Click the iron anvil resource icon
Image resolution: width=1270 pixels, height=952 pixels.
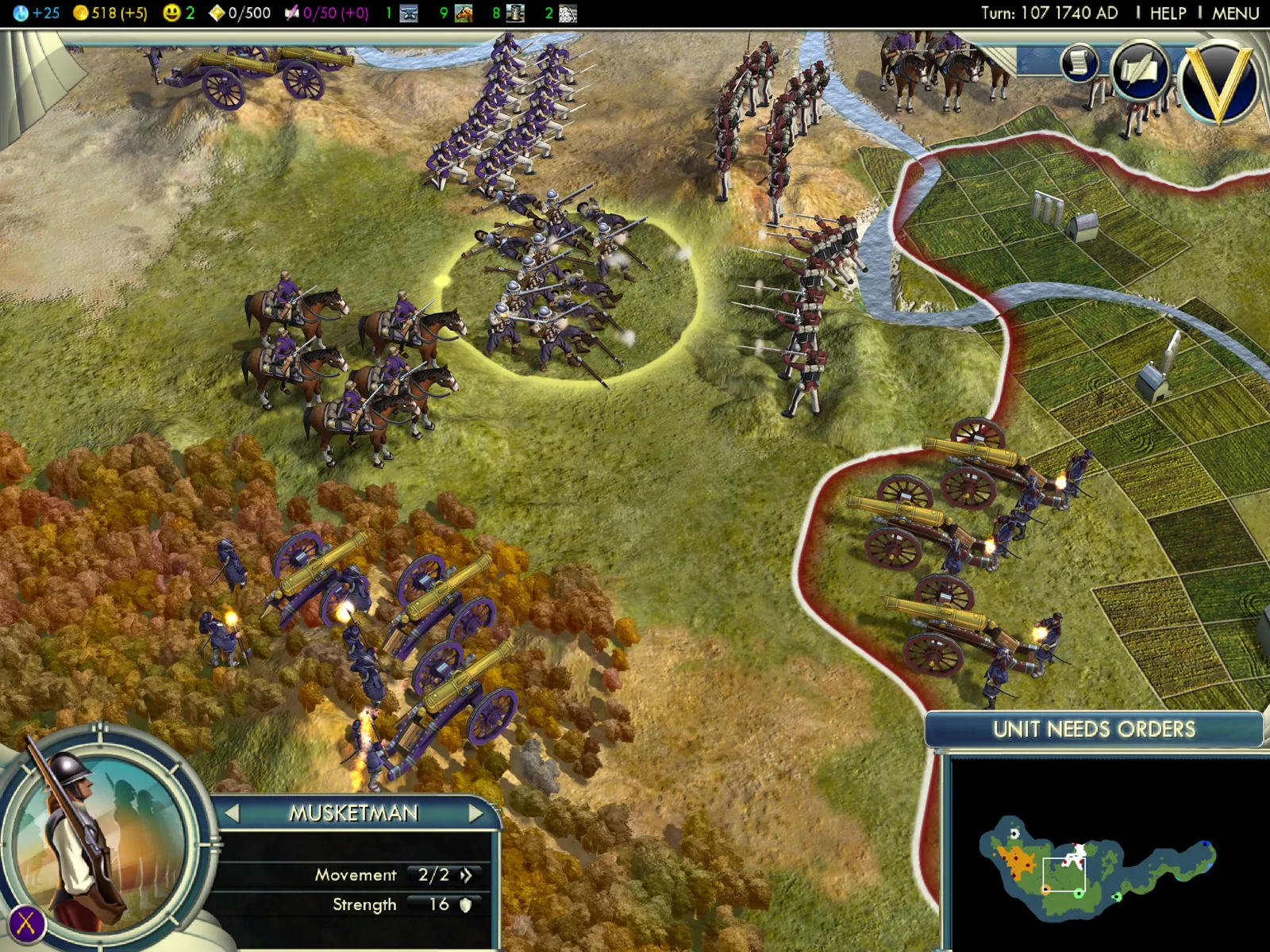point(409,13)
